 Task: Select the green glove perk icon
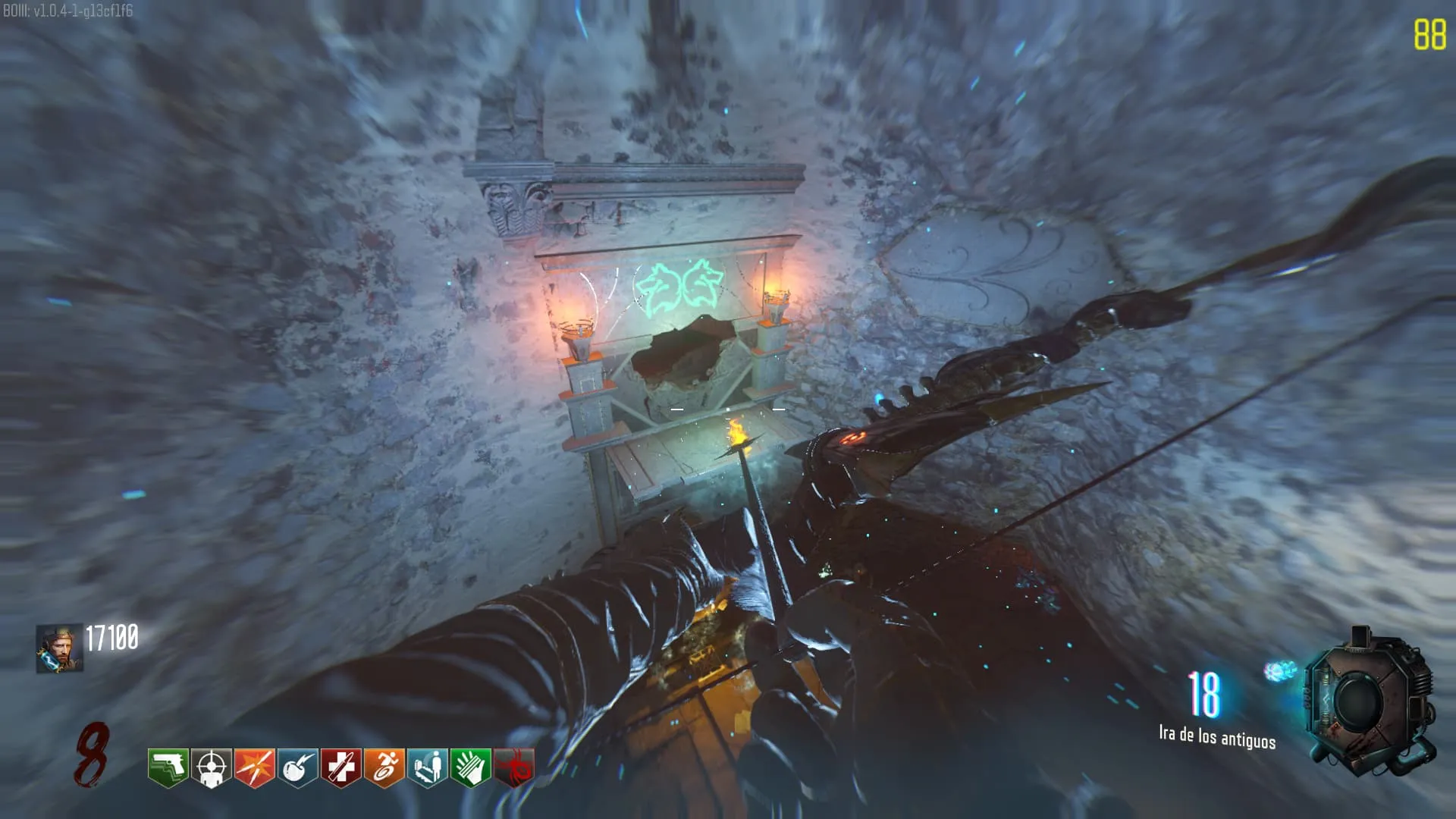point(470,767)
